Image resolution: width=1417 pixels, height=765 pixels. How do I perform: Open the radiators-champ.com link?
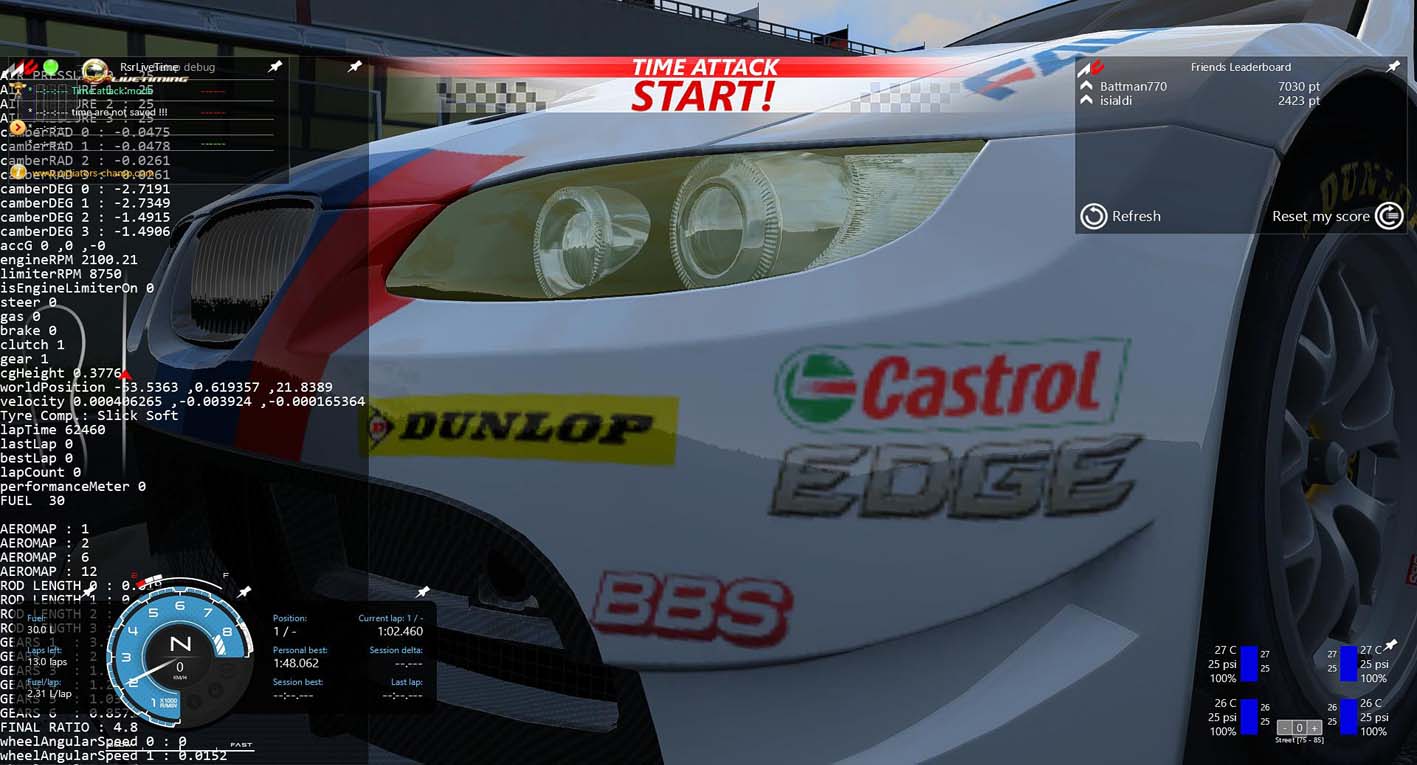(x=90, y=173)
